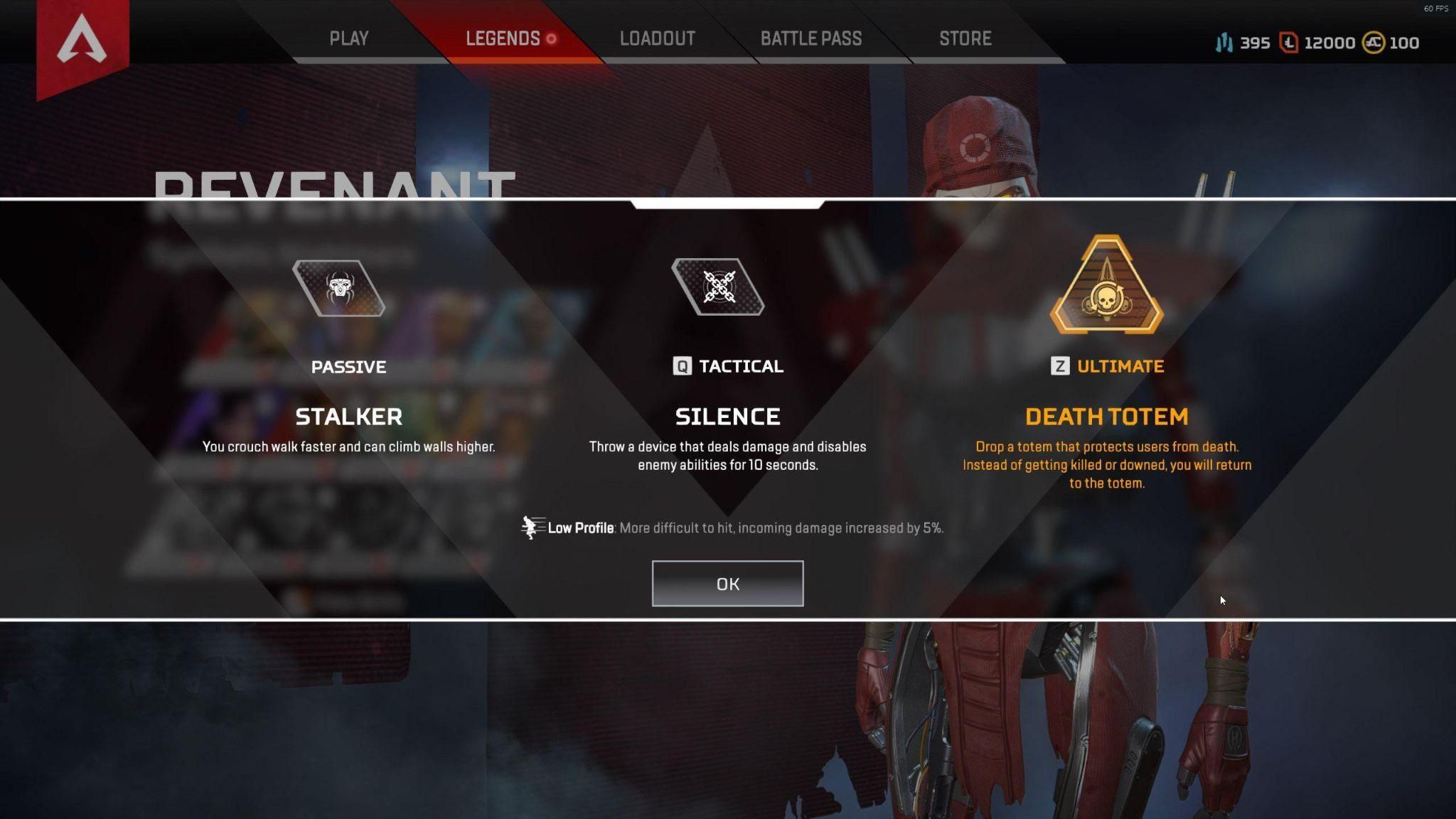Go to the Loadout tab
The height and width of the screenshot is (819, 1456).
657,38
